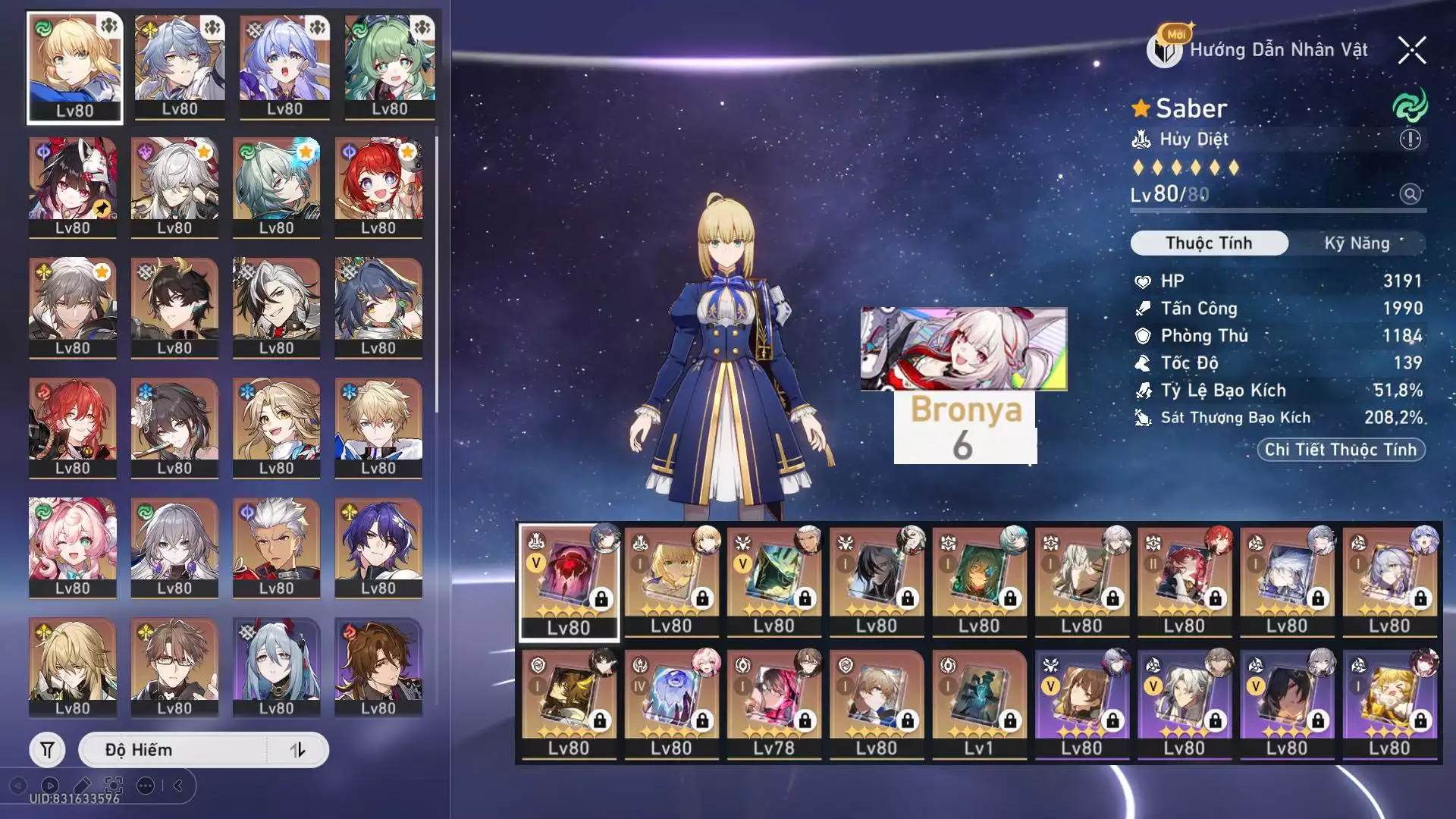Close the character screen with the X

[x=1412, y=51]
